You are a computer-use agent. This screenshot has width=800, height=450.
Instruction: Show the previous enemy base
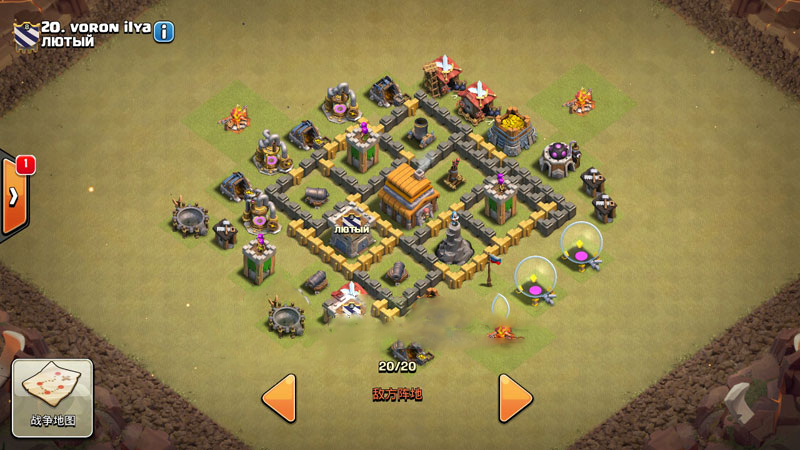[279, 397]
